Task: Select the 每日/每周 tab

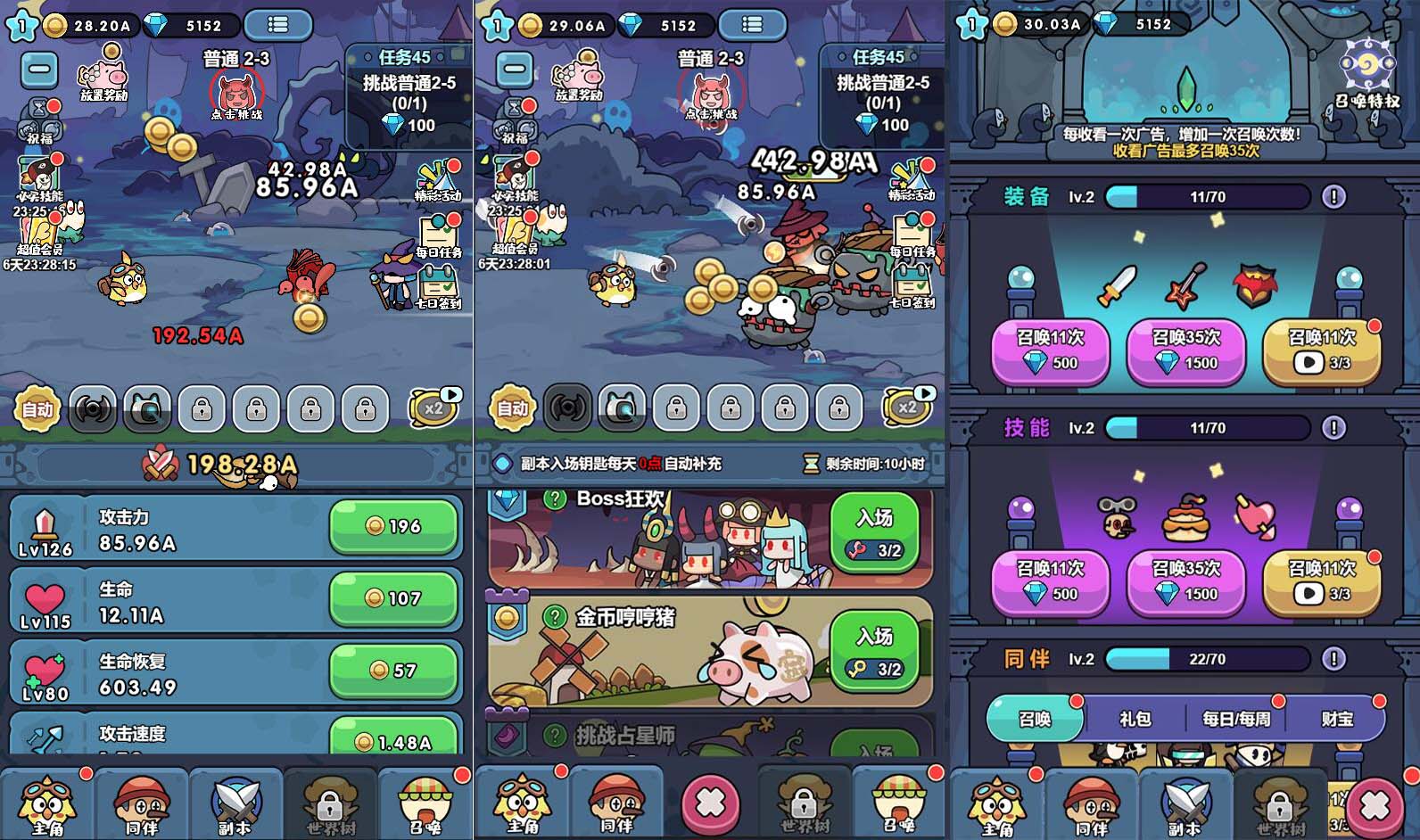Action: tap(1236, 719)
